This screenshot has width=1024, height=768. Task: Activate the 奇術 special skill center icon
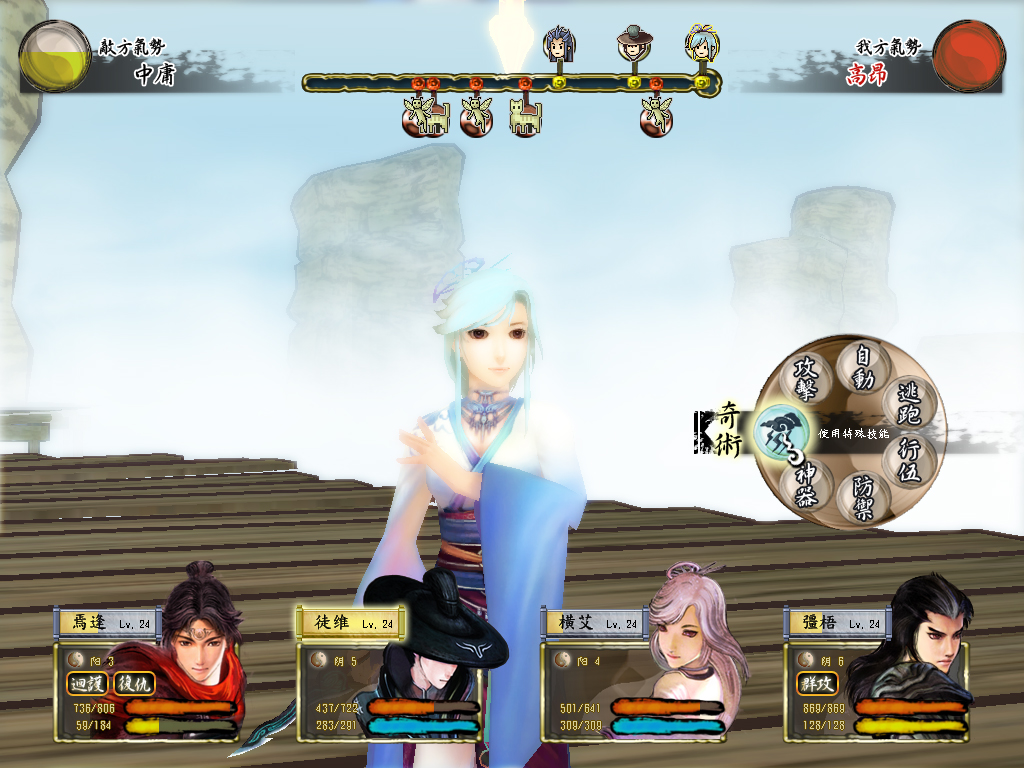[779, 434]
